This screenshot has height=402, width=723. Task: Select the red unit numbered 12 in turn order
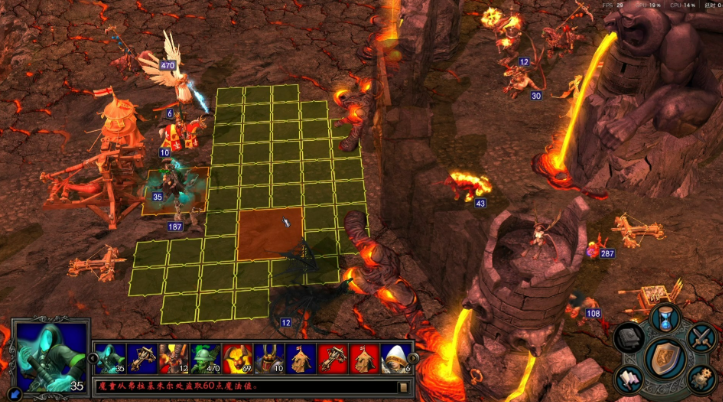pos(172,357)
